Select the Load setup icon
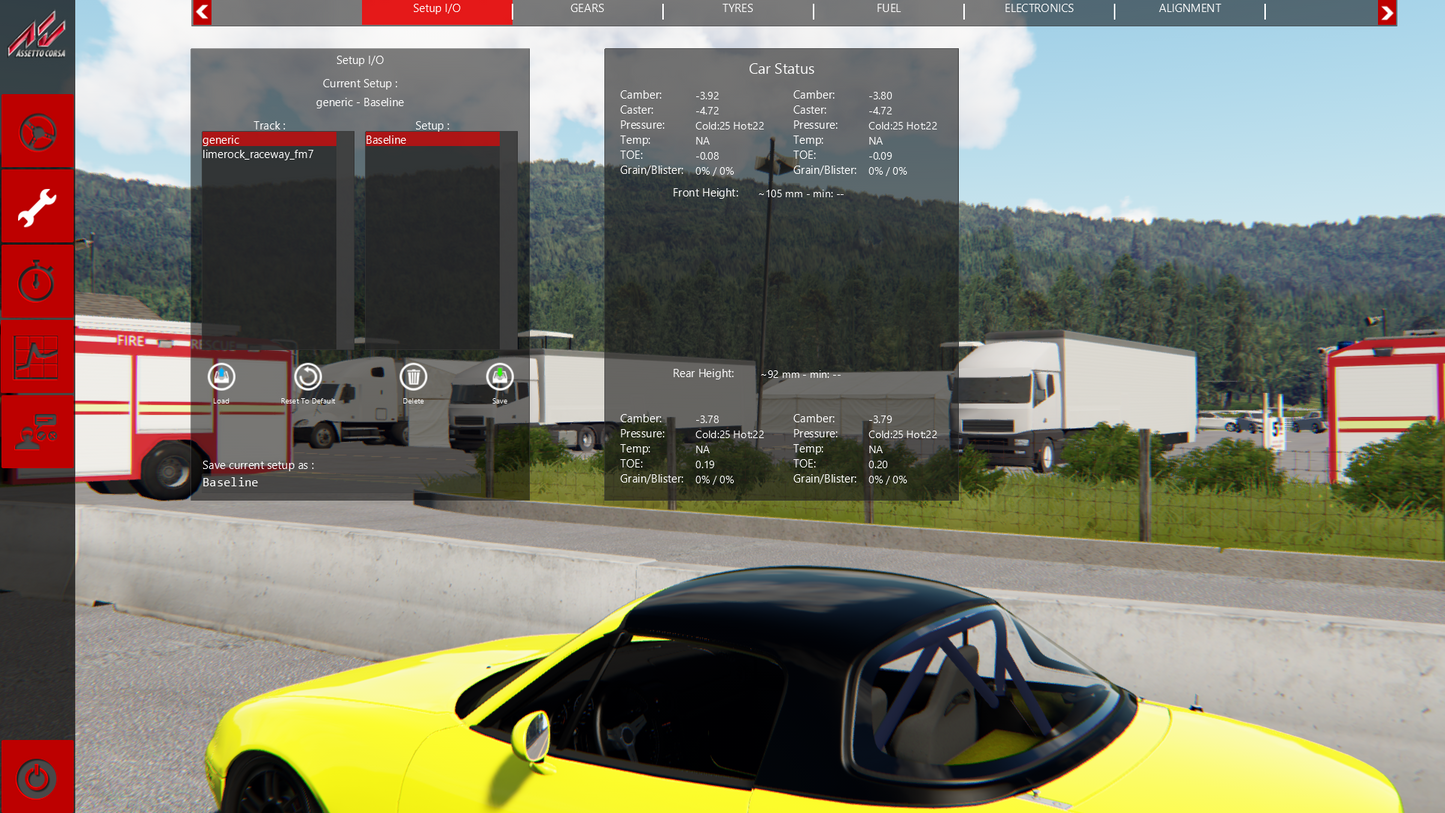This screenshot has height=813, width=1445. (220, 379)
